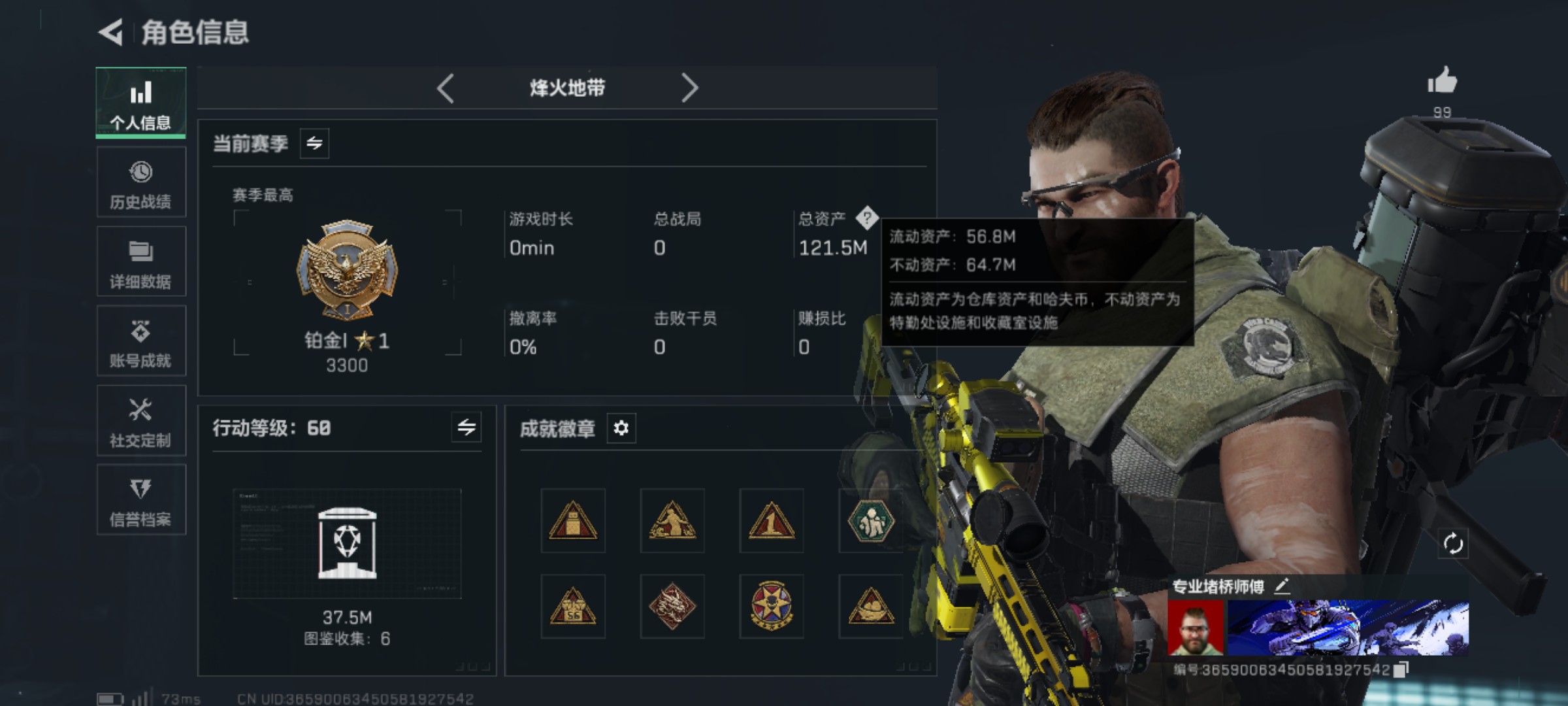The width and height of the screenshot is (1568, 706).
Task: Open the 社交定制 tab
Action: (141, 421)
